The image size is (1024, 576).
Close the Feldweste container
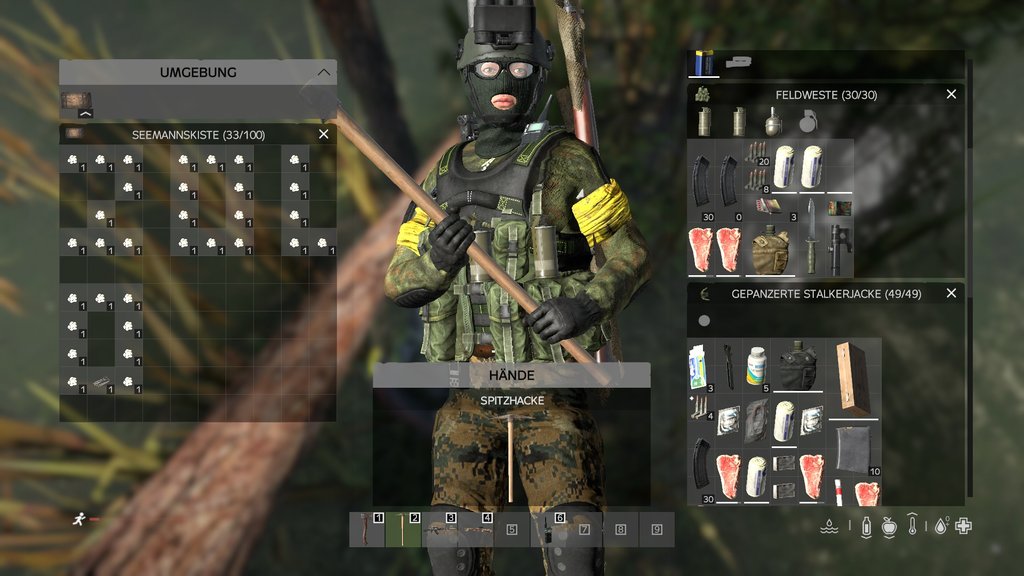click(x=951, y=94)
